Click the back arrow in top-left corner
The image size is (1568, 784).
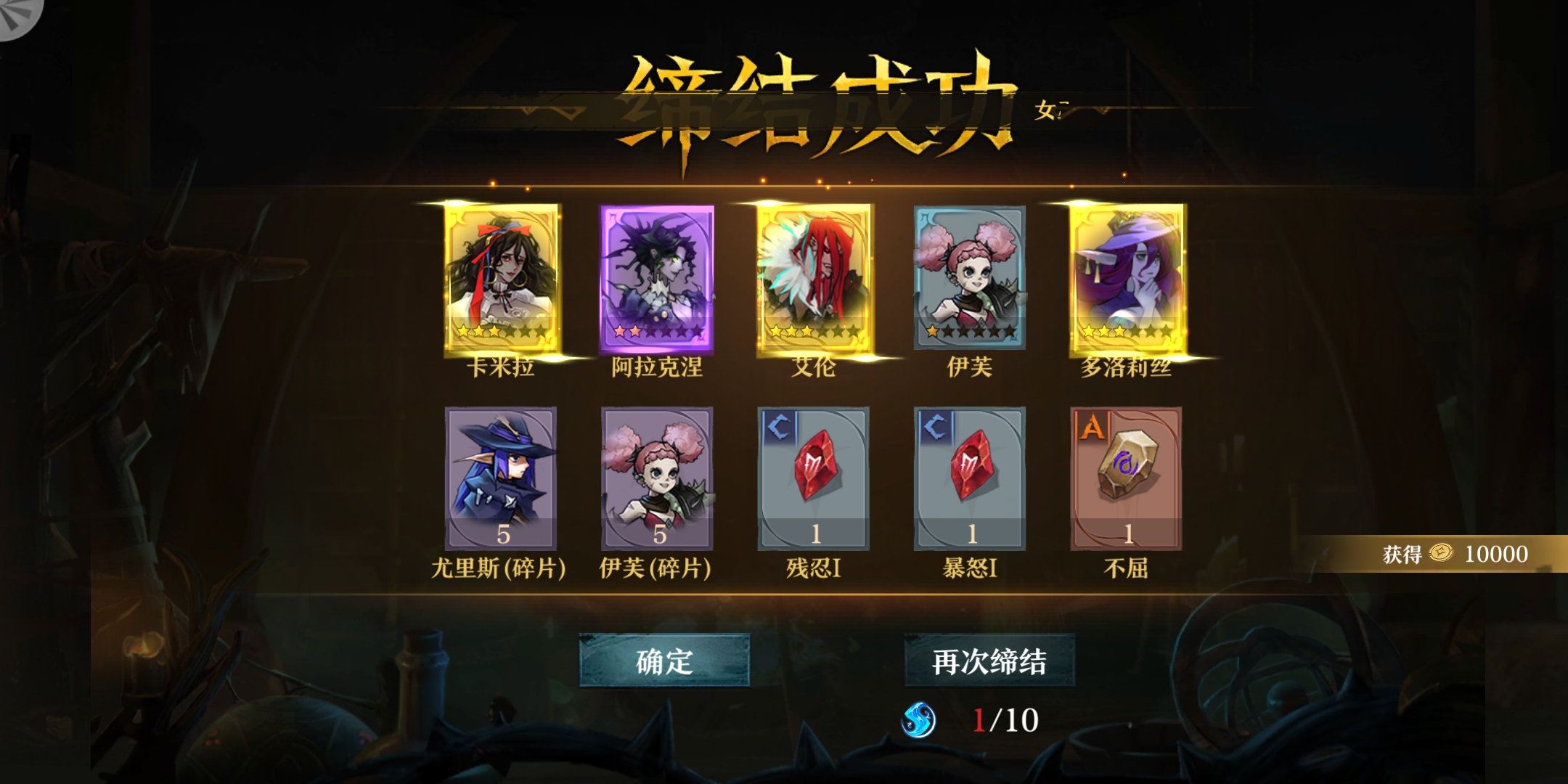click(15, 15)
